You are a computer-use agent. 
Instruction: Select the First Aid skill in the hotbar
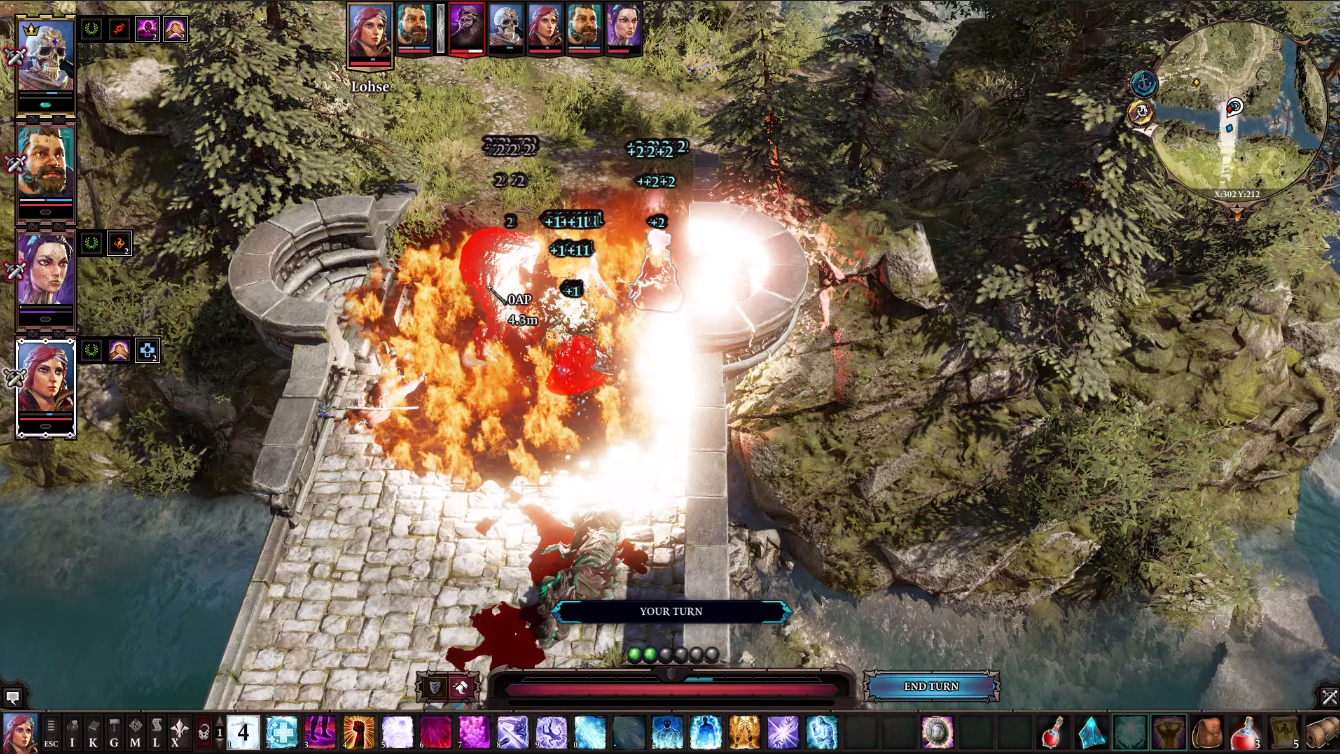(x=281, y=731)
